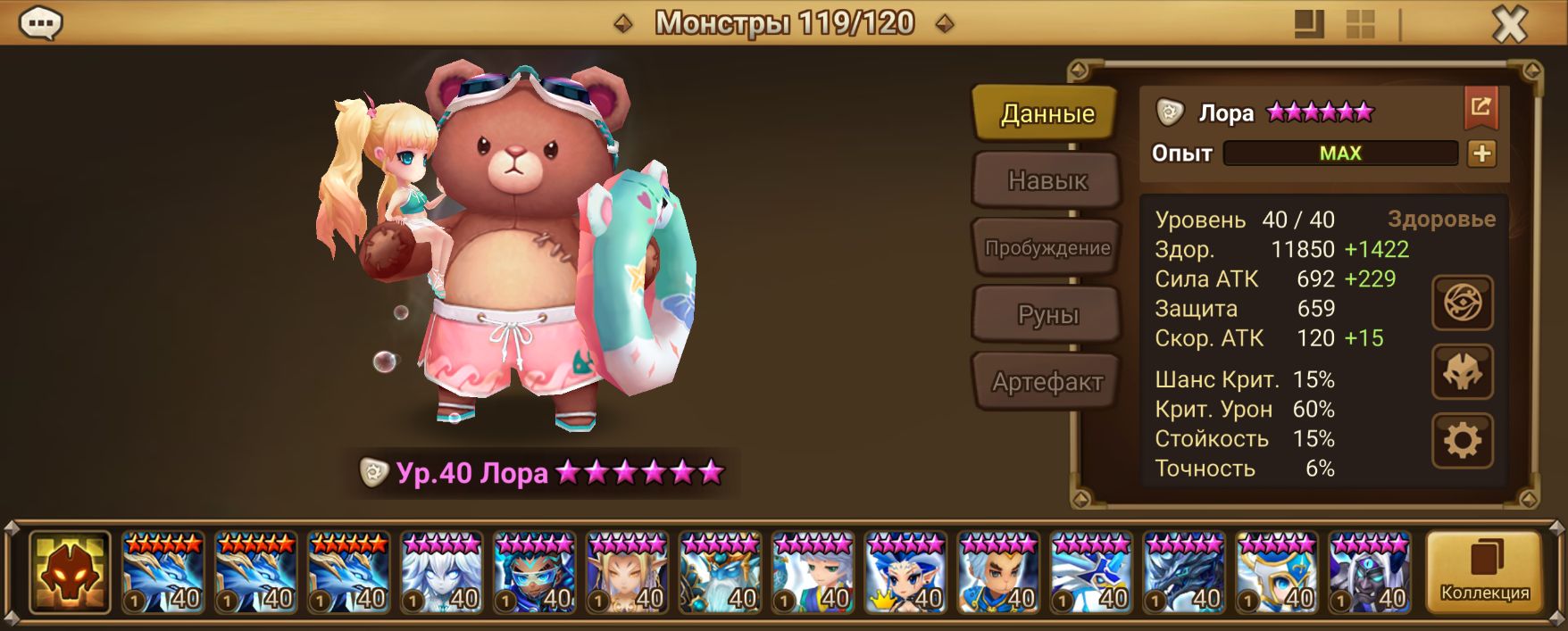1568x631 pixels.
Task: Select the glowing demon mask filter slot
Action: [x=70, y=572]
